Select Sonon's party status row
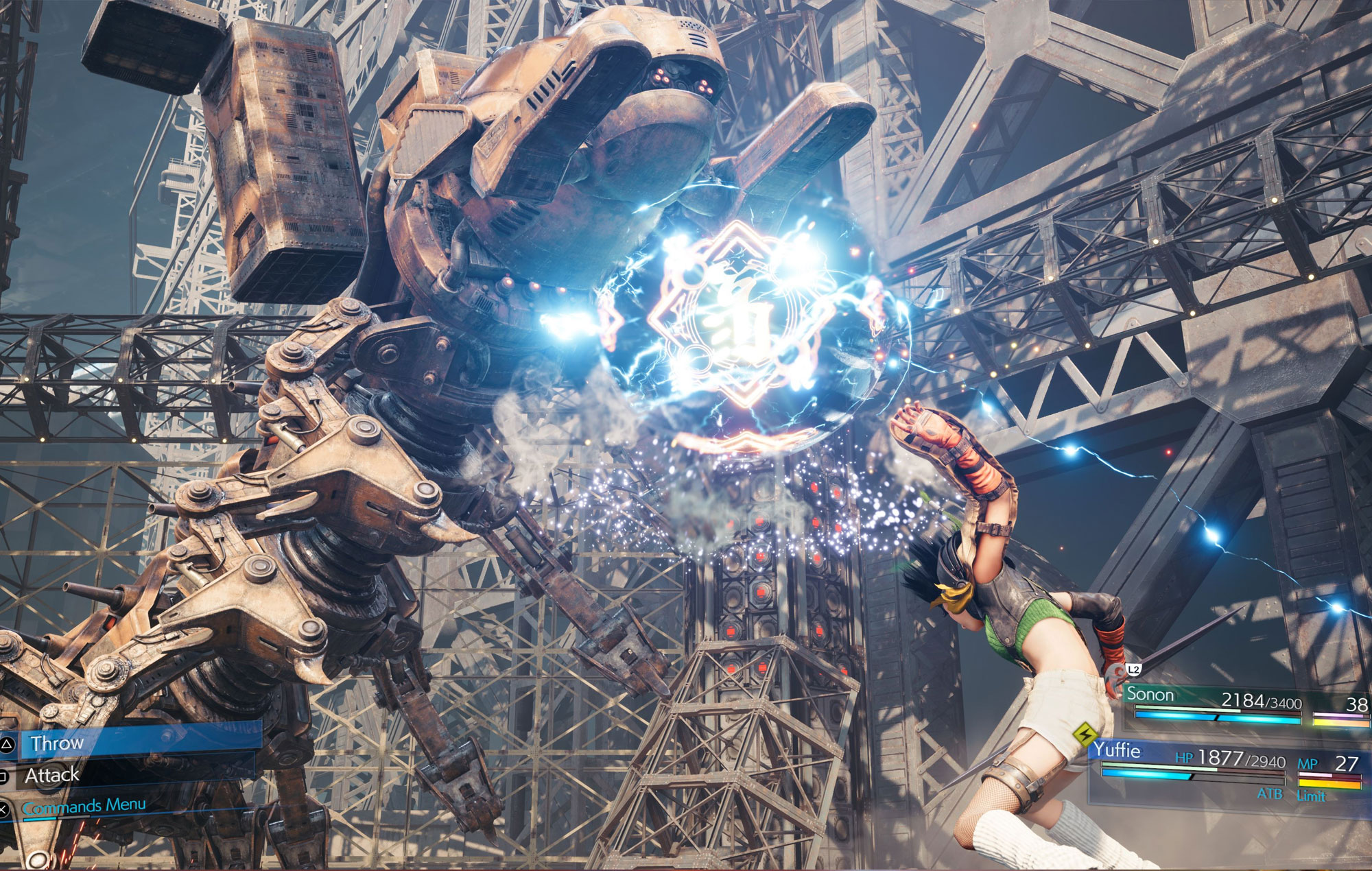This screenshot has width=1372, height=871. [x=1242, y=702]
